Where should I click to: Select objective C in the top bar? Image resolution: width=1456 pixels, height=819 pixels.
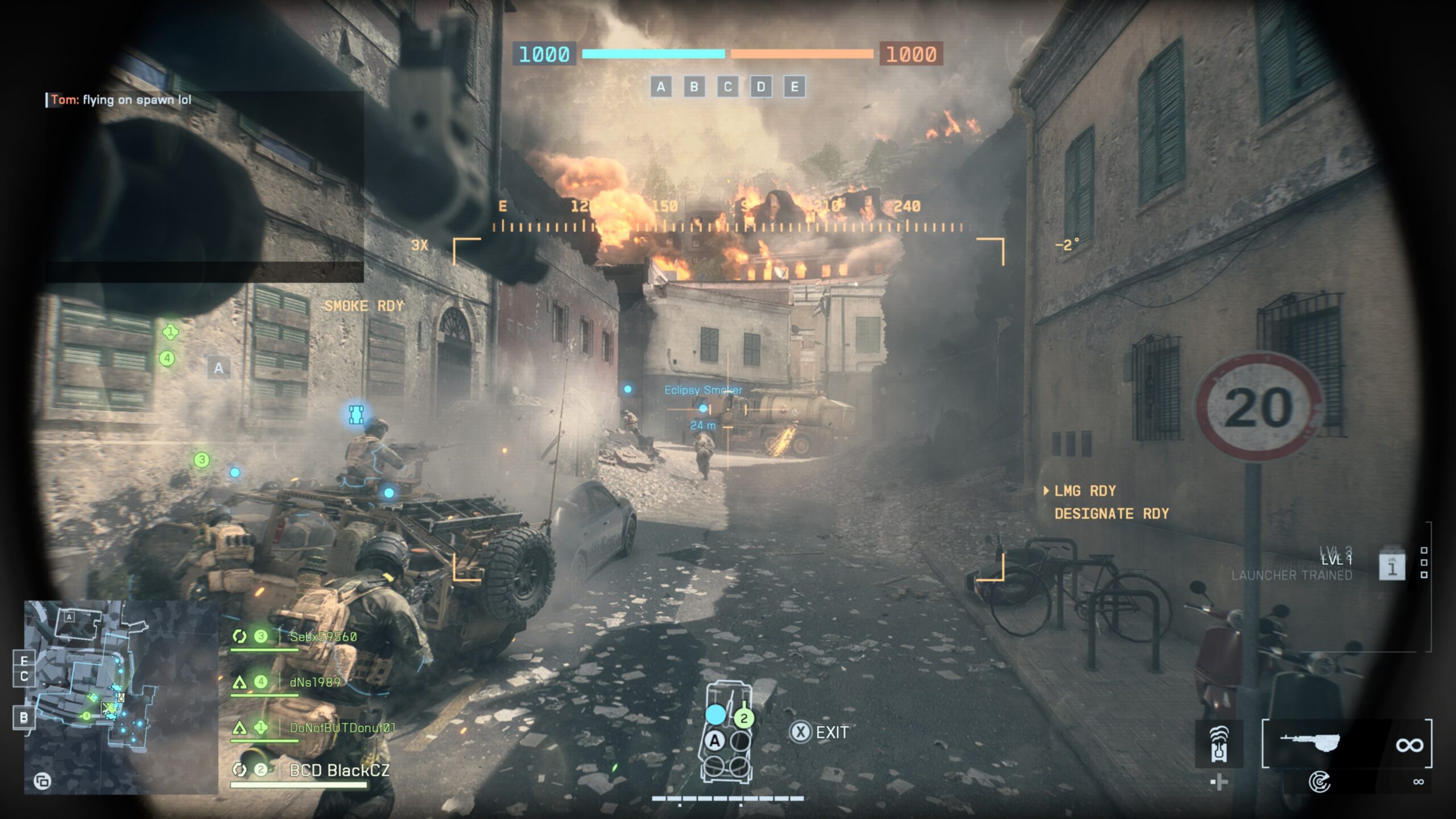pyautogui.click(x=727, y=87)
